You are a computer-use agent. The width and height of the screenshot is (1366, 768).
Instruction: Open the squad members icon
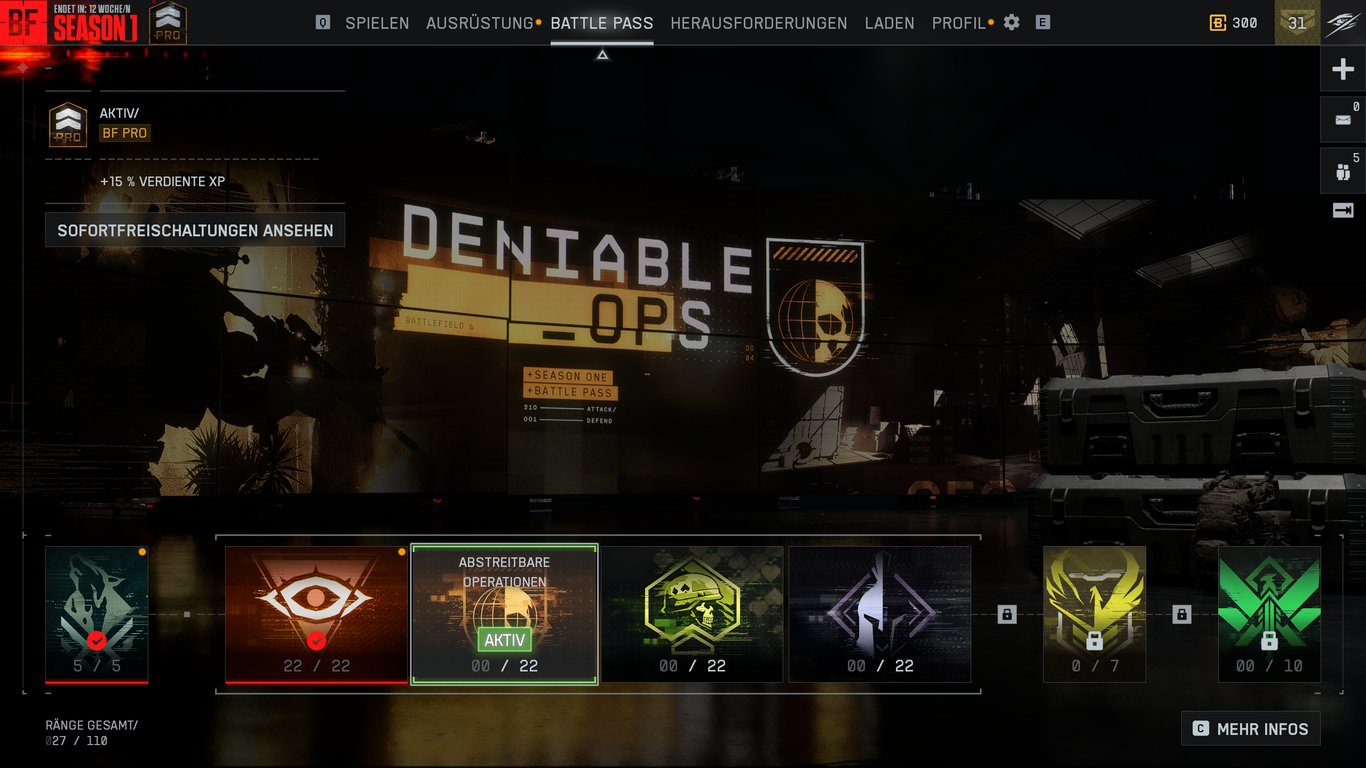click(x=1343, y=171)
